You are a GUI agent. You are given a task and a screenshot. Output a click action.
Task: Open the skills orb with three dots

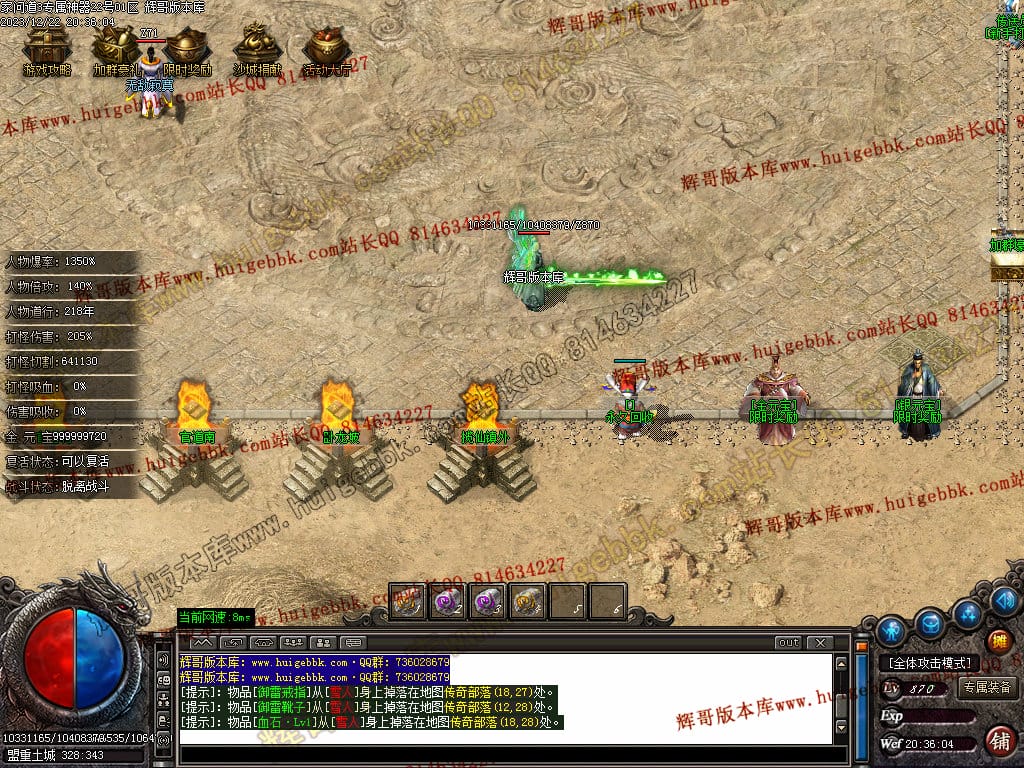(x=966, y=613)
